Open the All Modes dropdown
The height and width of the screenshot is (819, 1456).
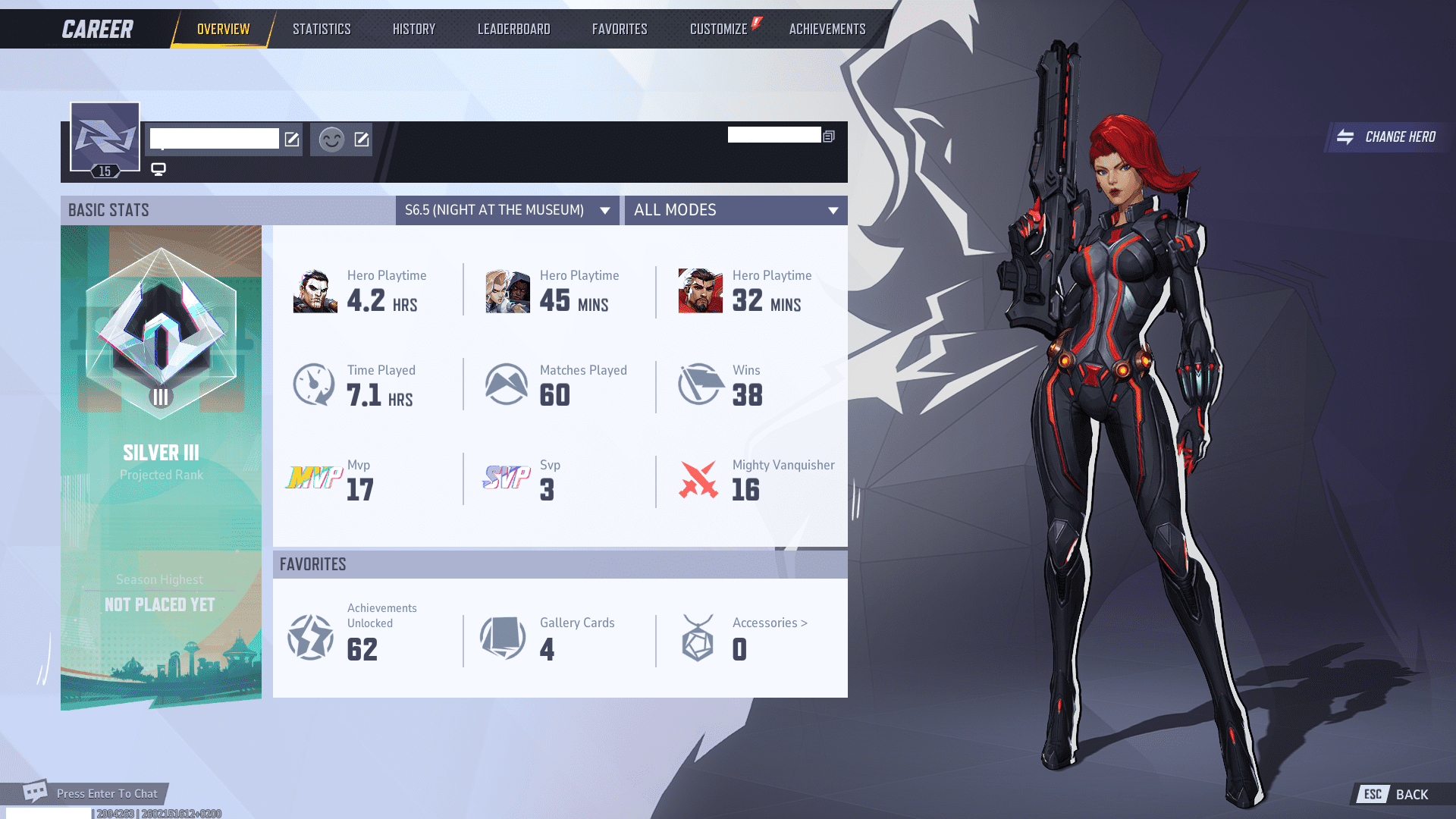click(735, 210)
